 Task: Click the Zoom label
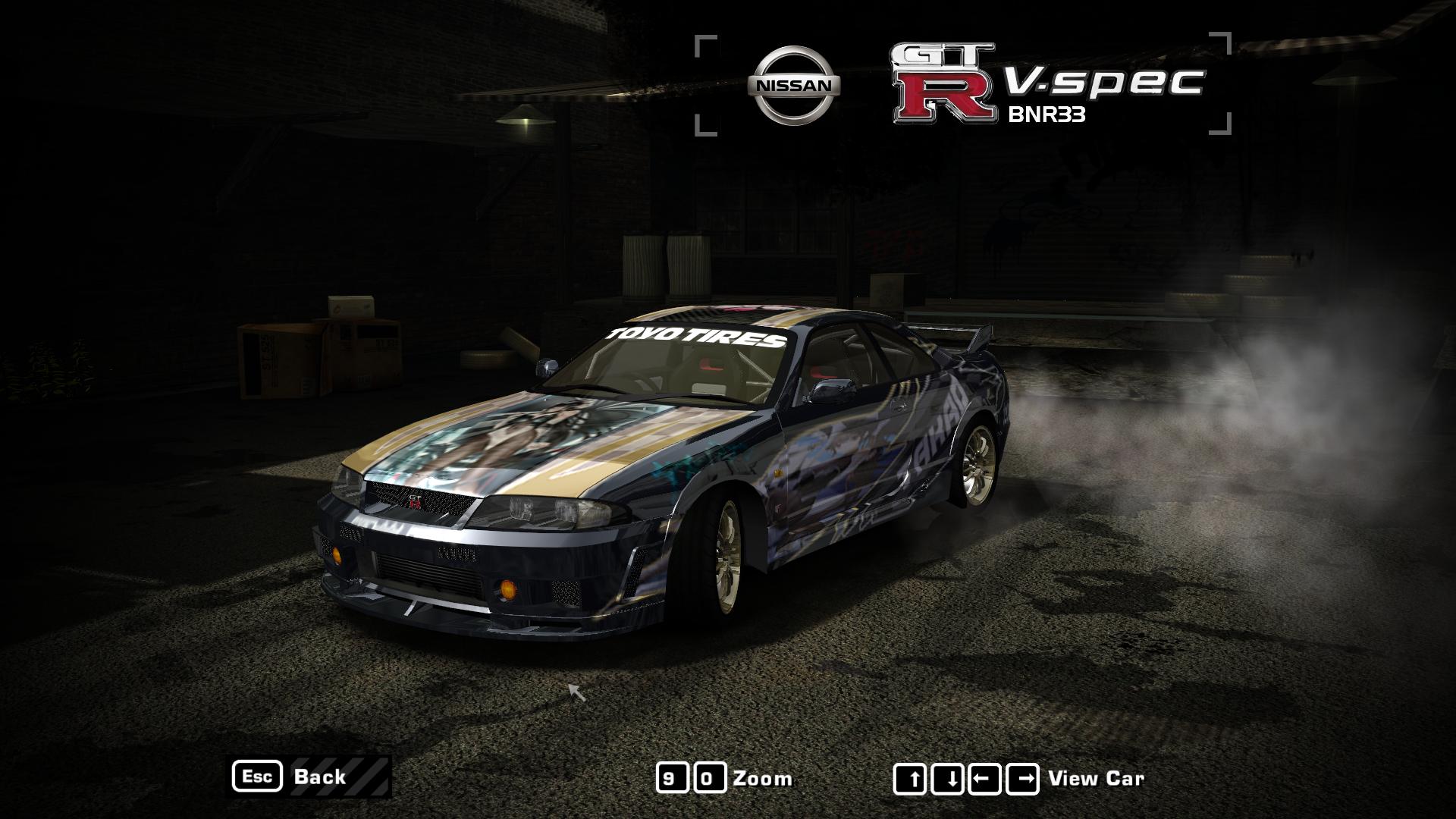pyautogui.click(x=763, y=777)
